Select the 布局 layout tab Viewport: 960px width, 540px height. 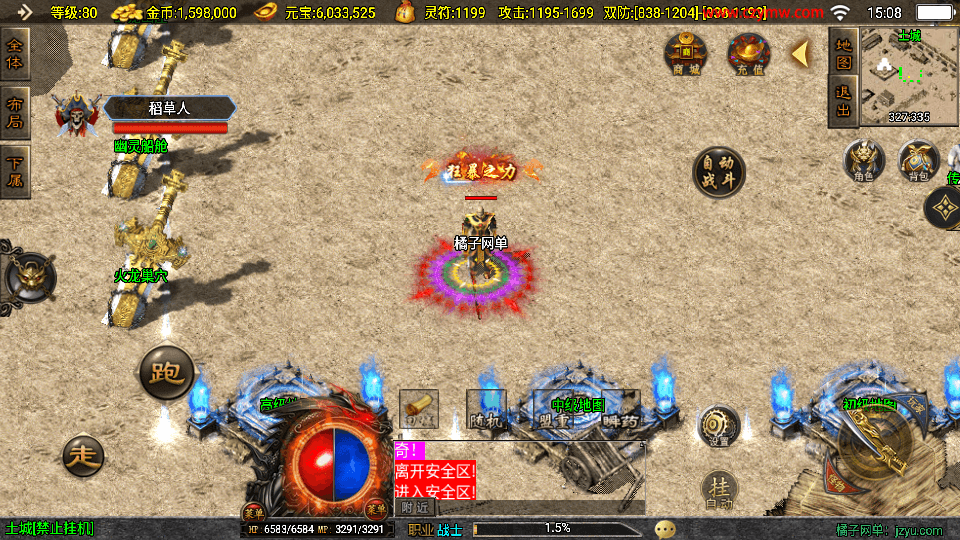(x=15, y=113)
